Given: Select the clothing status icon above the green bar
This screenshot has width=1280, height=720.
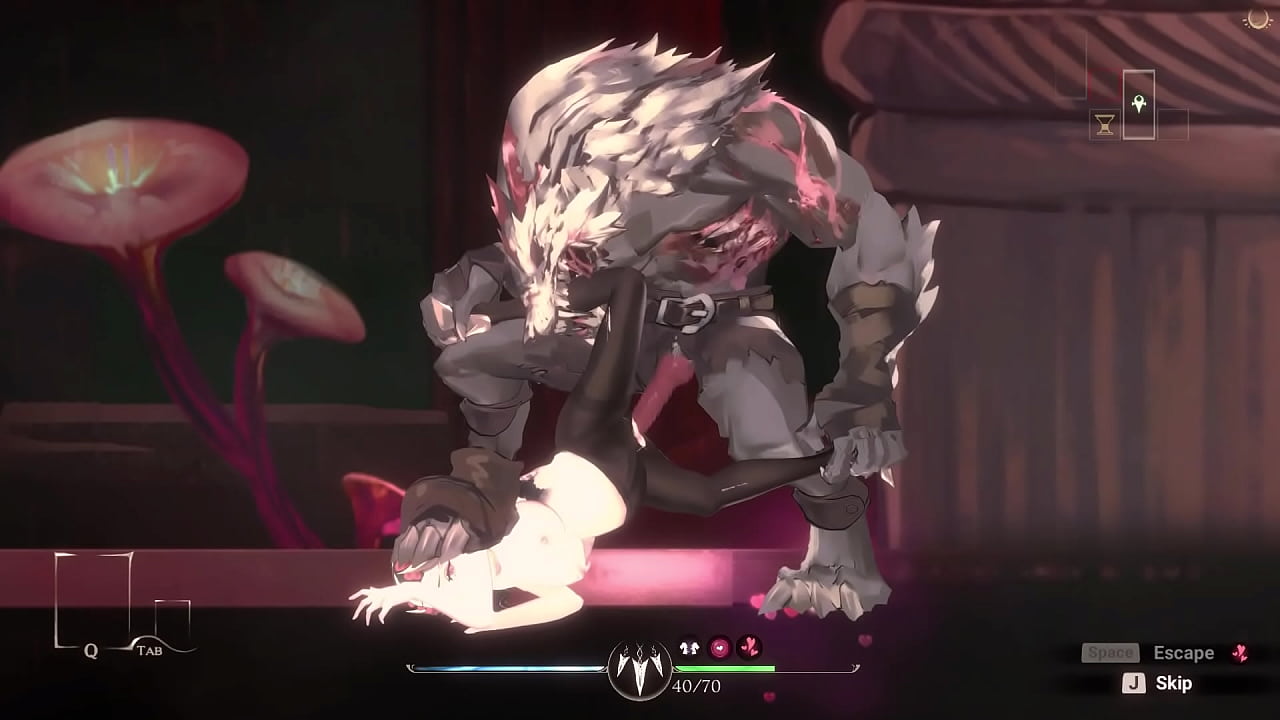Looking at the screenshot, I should [689, 647].
